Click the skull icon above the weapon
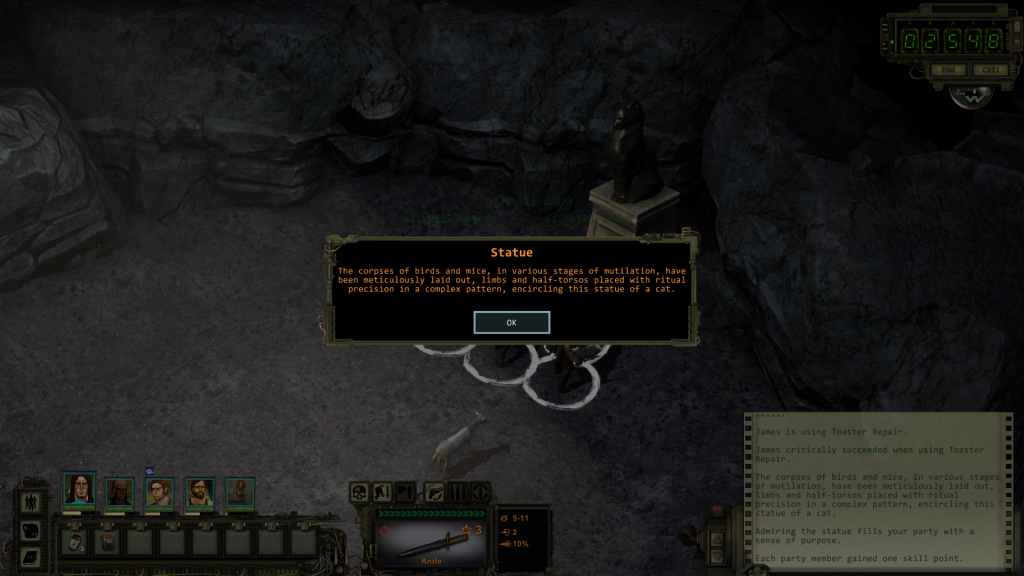This screenshot has height=576, width=1024. [360, 492]
